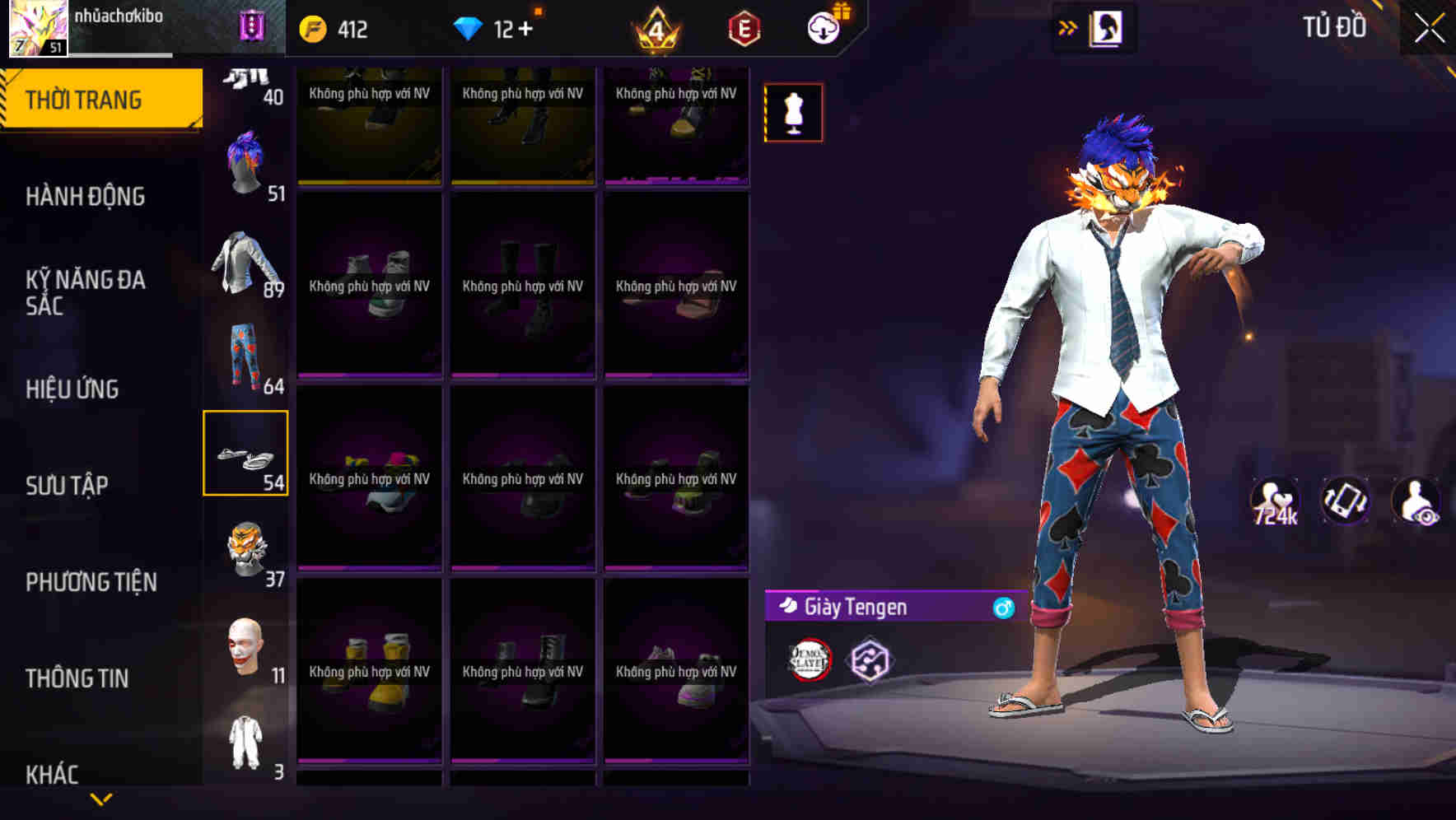Screen dimensions: 1456x820
Task: Toggle the male gender symbol on Giày Tengen
Action: (x=1003, y=609)
